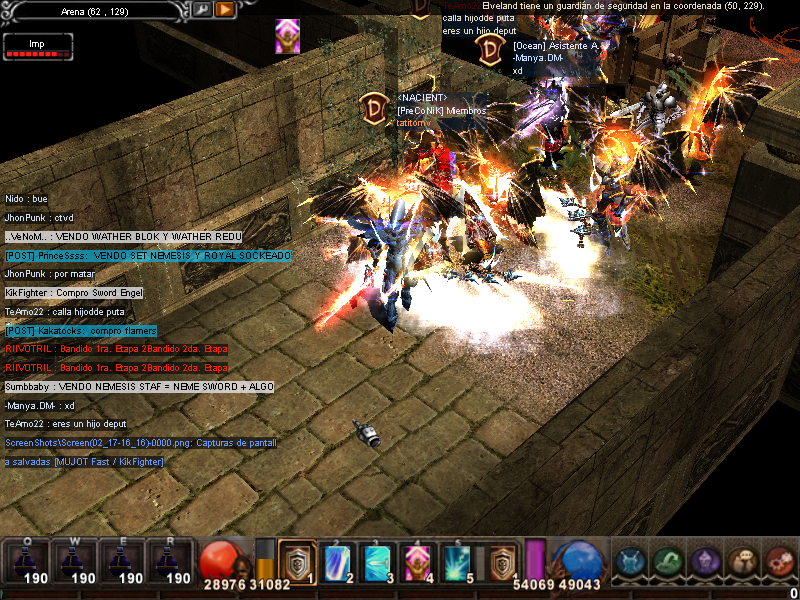Use the cyan skill in slot 3
The height and width of the screenshot is (600, 800).
coord(377,561)
